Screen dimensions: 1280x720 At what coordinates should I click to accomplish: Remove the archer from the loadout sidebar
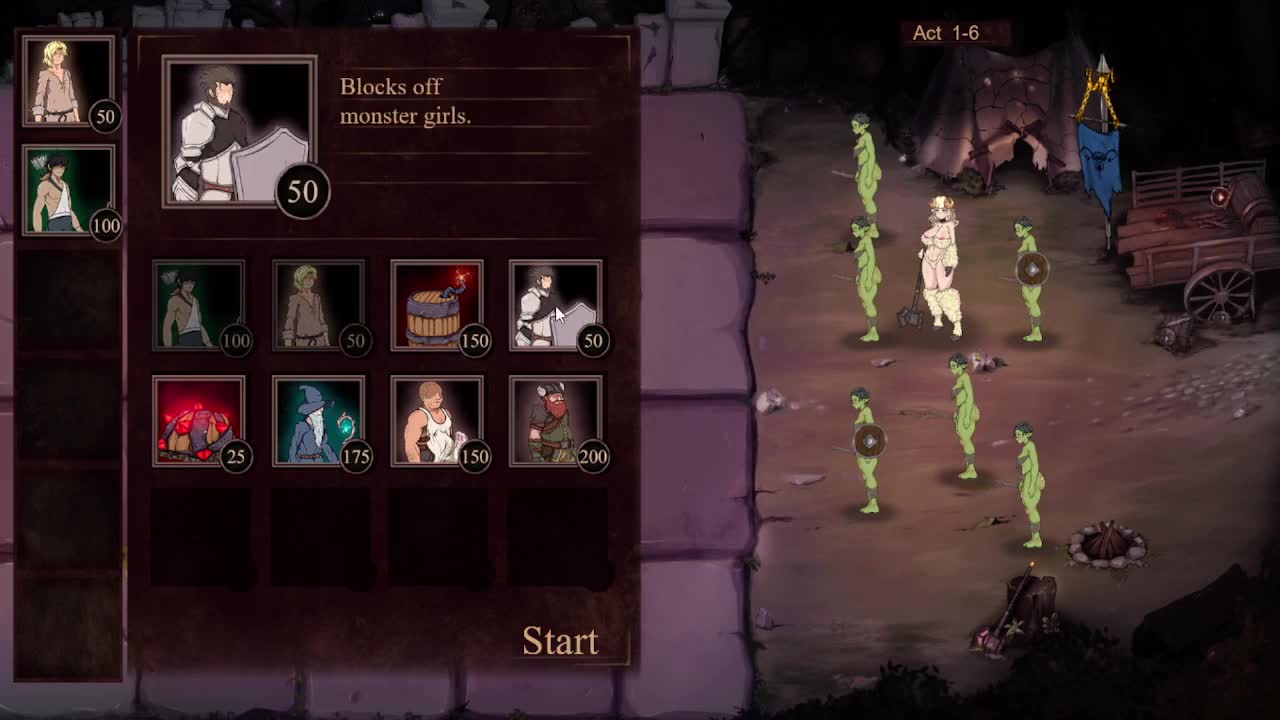[x=68, y=190]
